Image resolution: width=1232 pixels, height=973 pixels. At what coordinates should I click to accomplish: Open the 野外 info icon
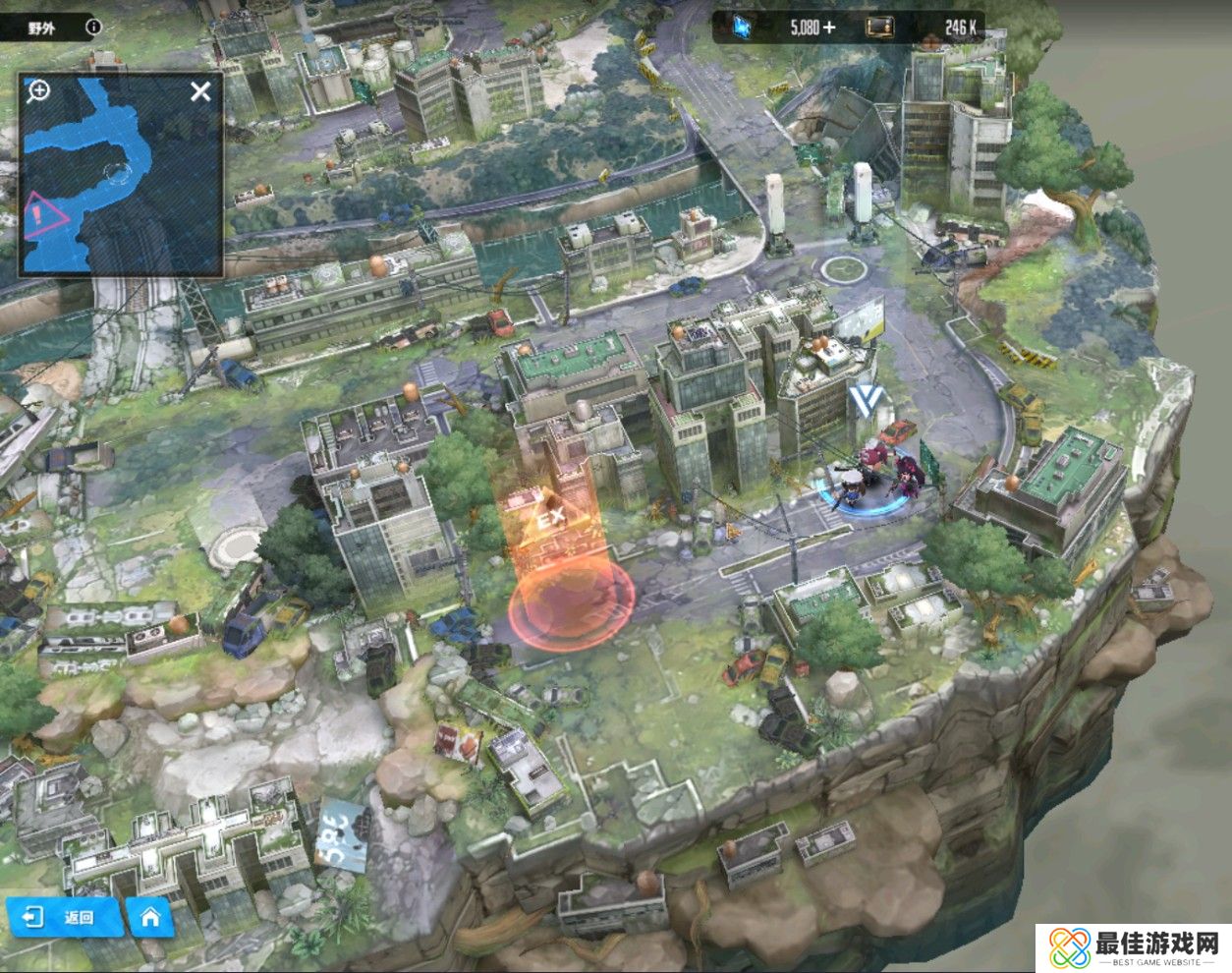(93, 27)
